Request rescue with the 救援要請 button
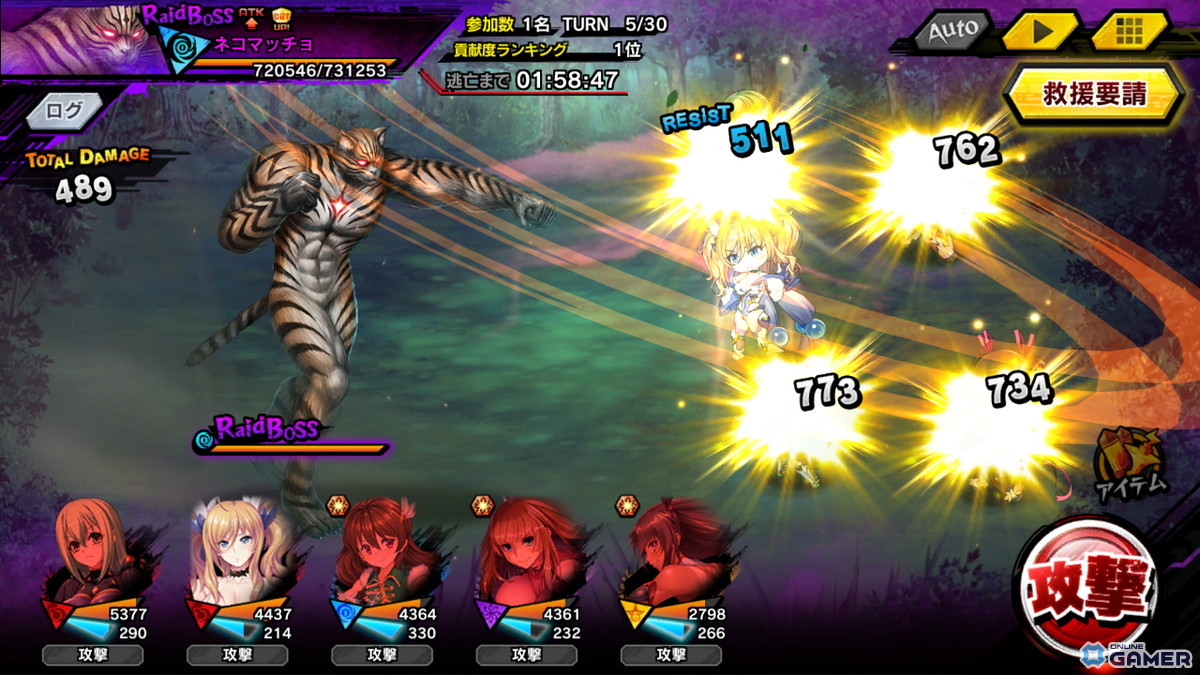1200x675 pixels. point(1095,94)
